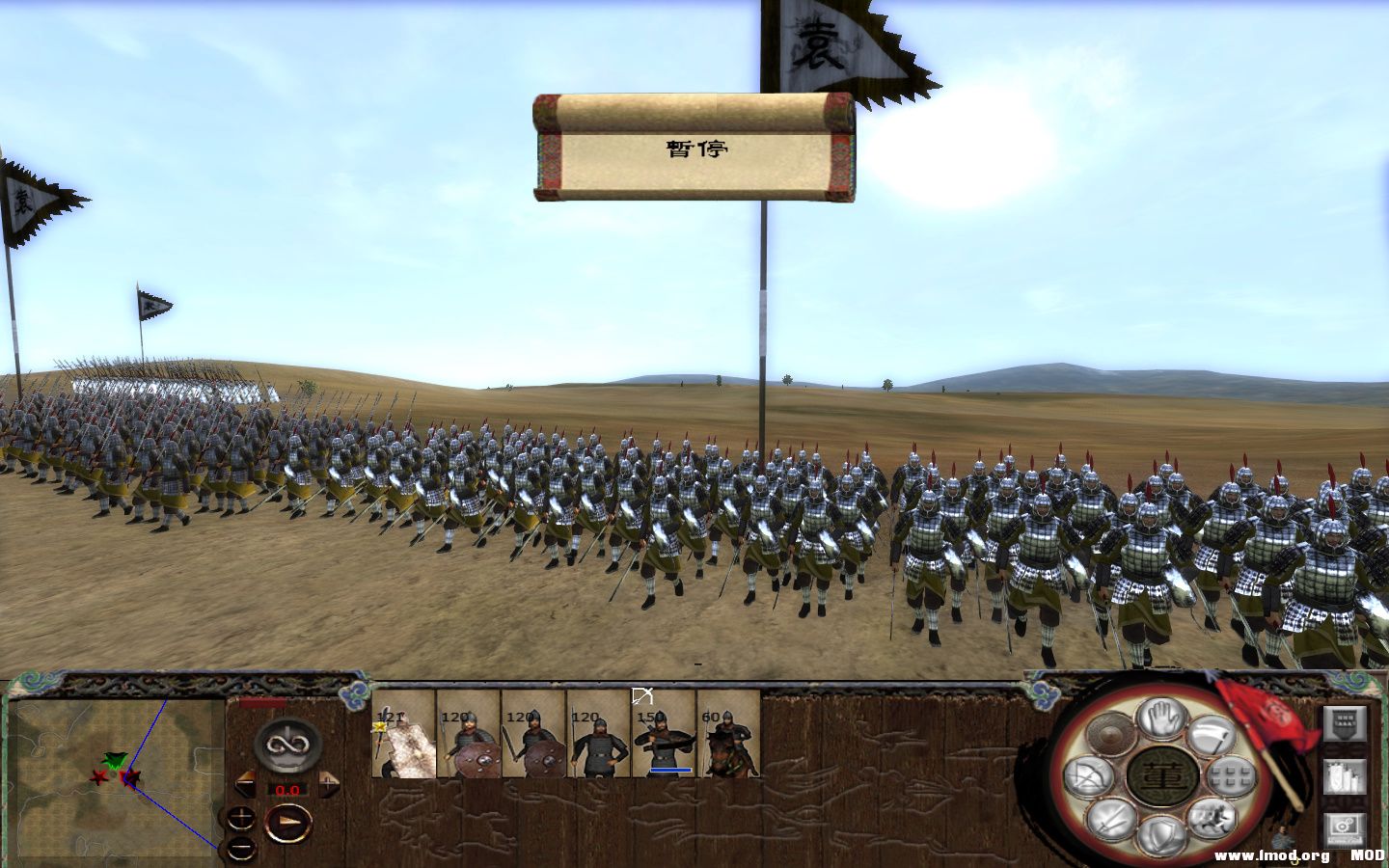Image resolution: width=1389 pixels, height=868 pixels.
Task: Click the shield guard mode icon
Action: click(x=1162, y=831)
